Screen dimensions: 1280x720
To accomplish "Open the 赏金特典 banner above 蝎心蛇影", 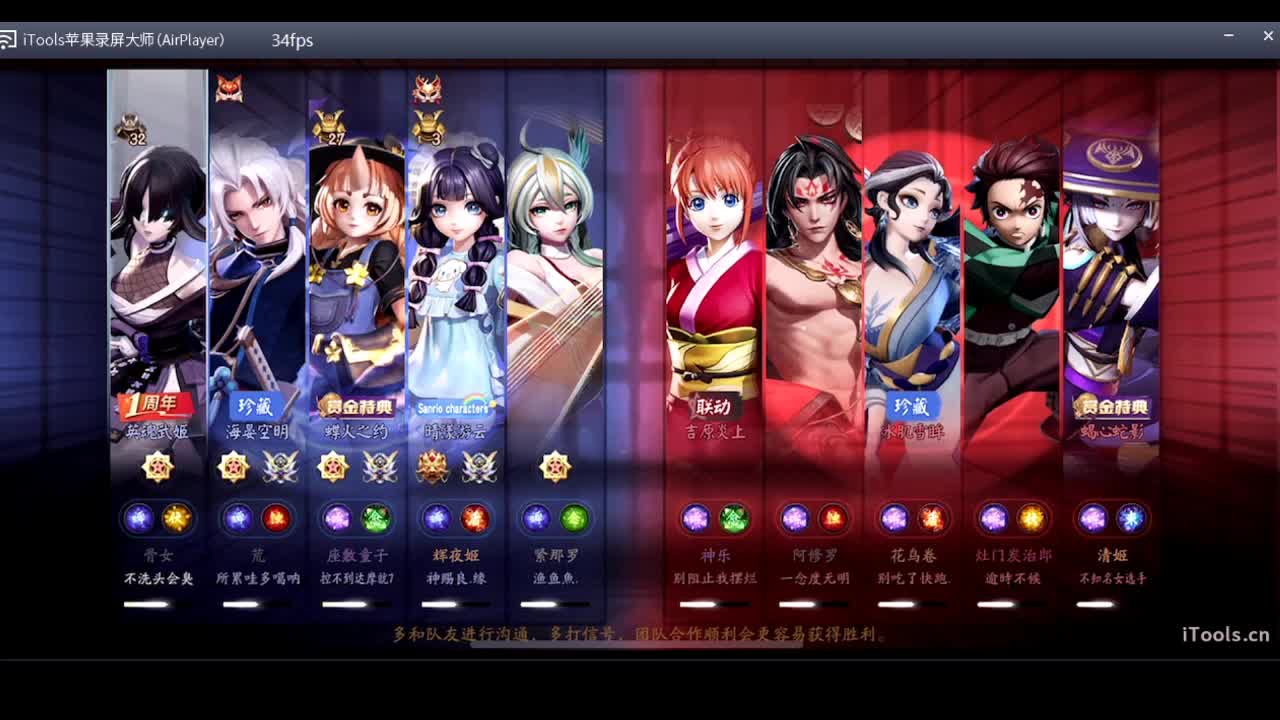I will coord(1113,408).
